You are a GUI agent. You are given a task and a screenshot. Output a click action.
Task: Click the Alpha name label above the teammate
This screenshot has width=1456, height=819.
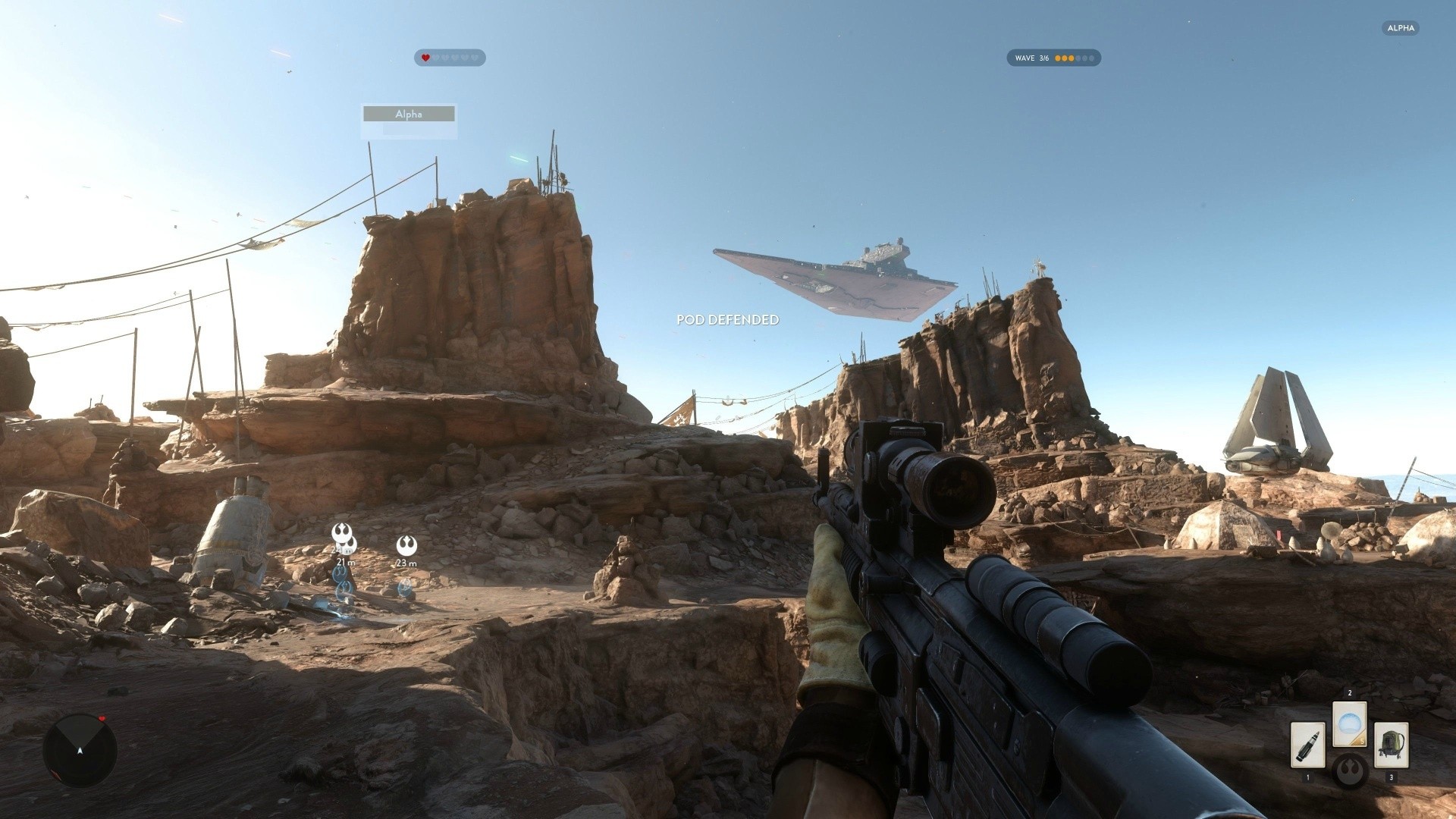(x=409, y=115)
